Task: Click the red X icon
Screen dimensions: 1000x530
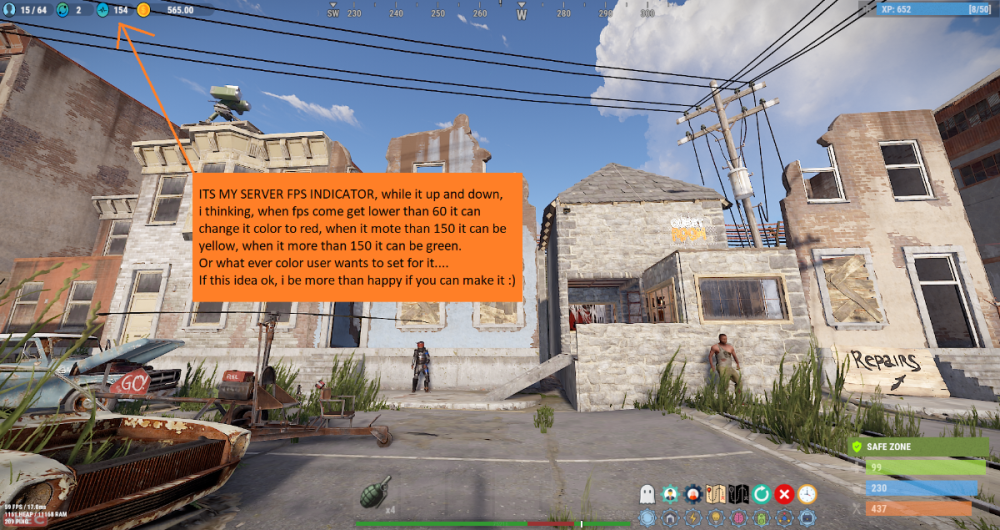Action: coord(784,494)
